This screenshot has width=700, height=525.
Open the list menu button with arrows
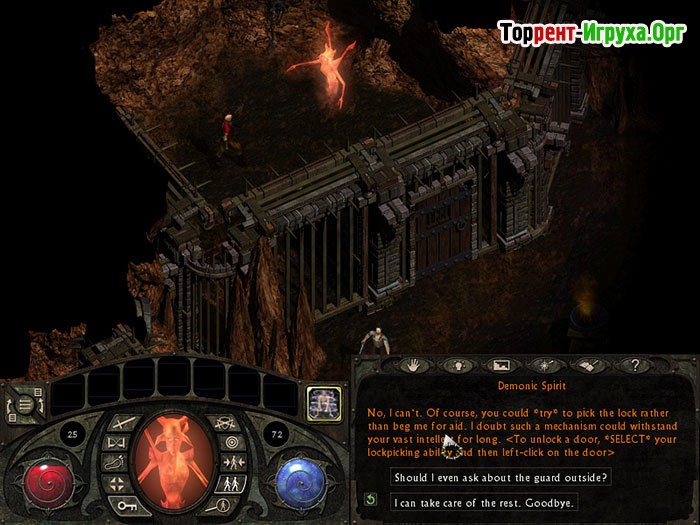pyautogui.click(x=23, y=401)
